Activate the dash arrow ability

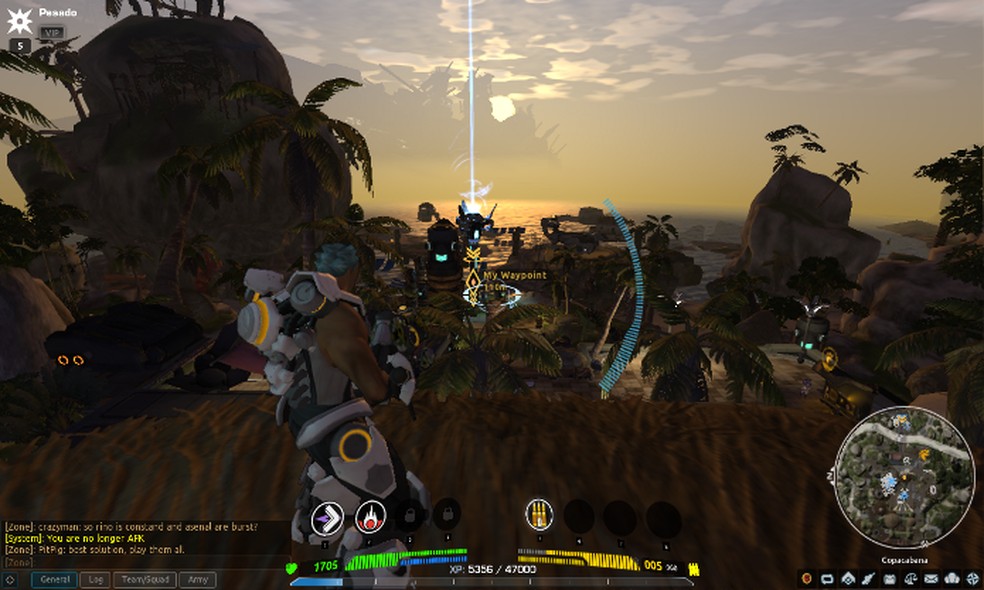(x=327, y=517)
